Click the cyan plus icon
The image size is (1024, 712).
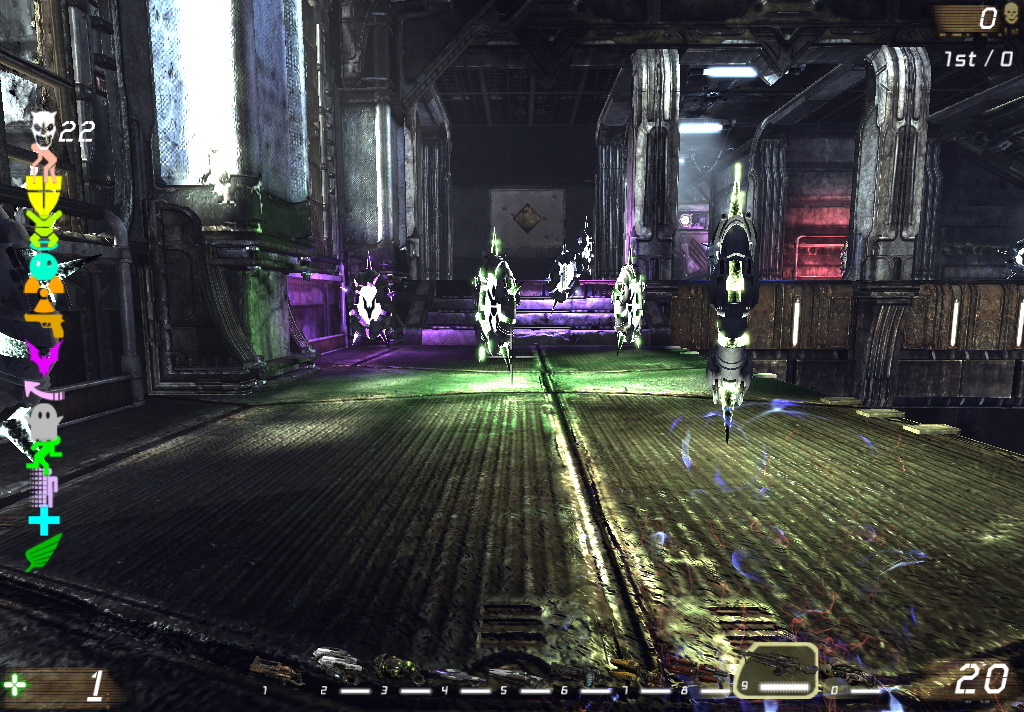44,520
